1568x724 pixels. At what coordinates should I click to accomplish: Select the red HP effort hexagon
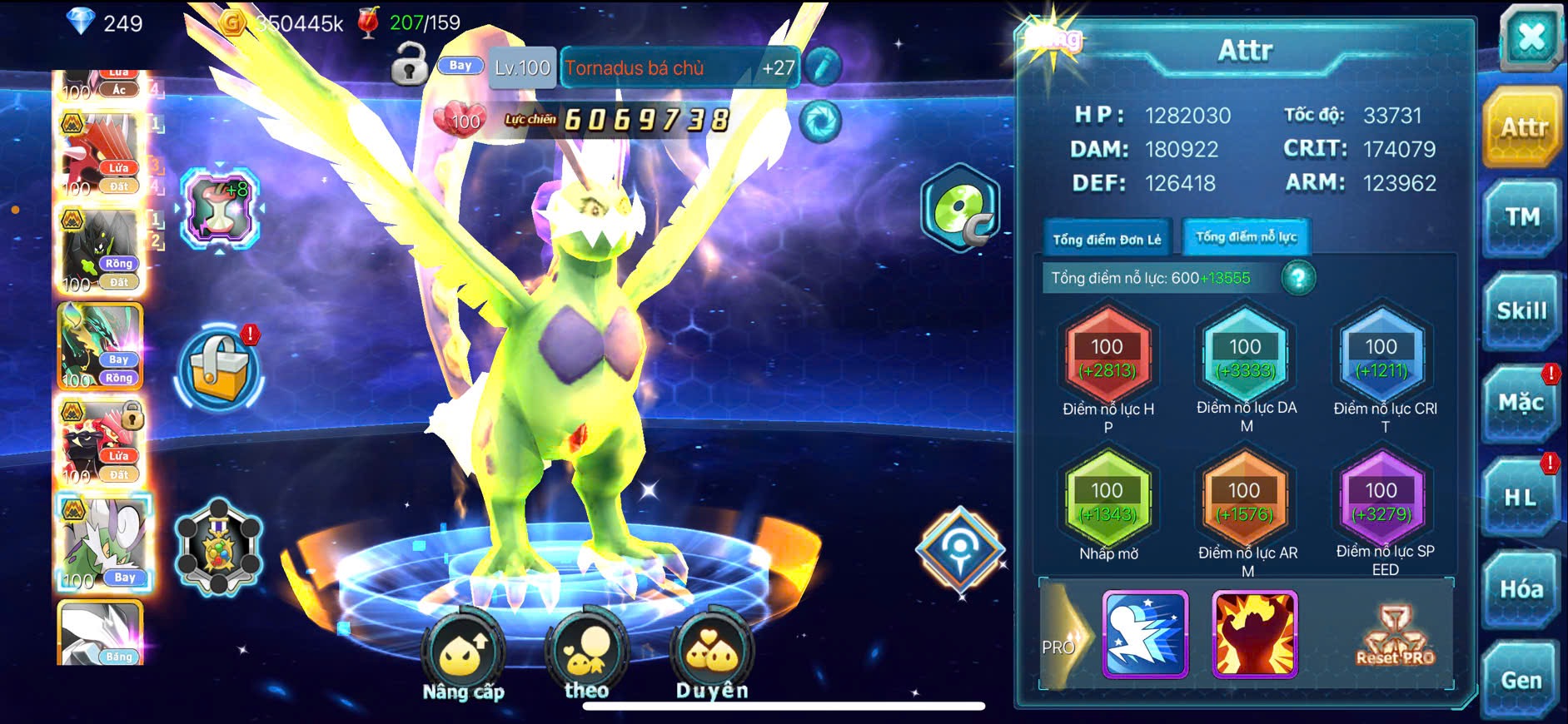(1108, 358)
